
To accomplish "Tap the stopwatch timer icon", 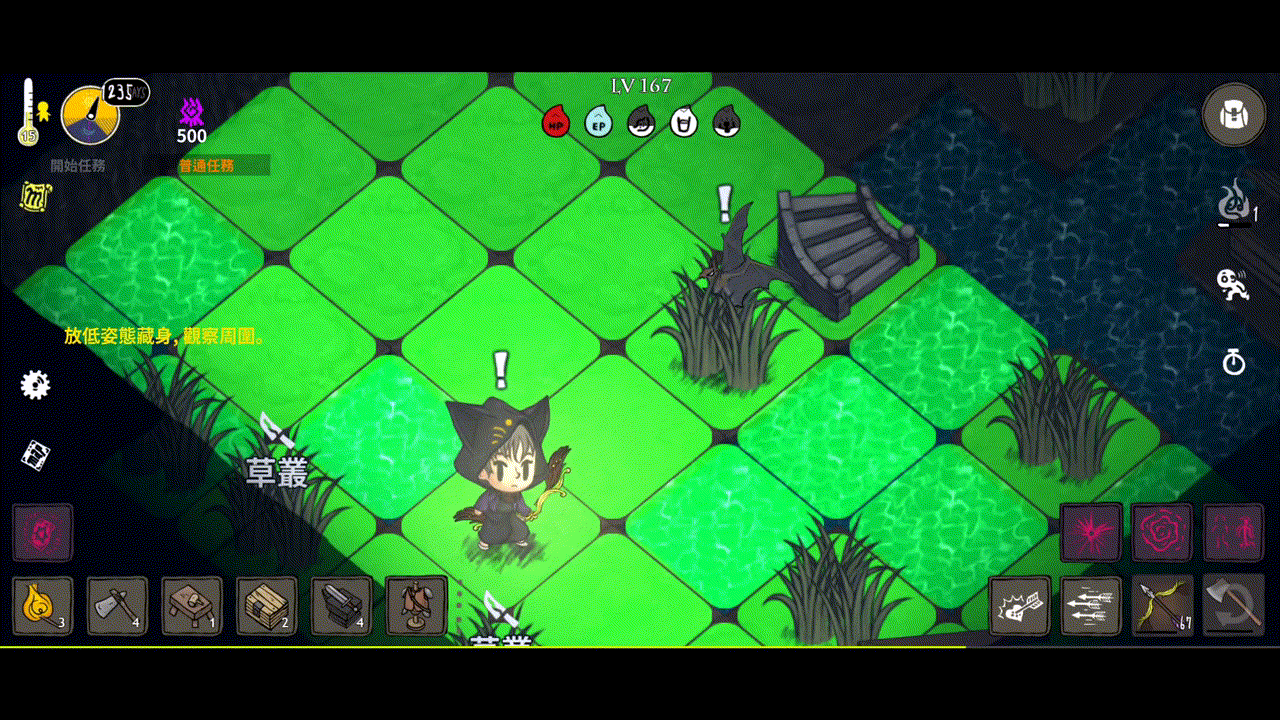I will tap(1235, 362).
